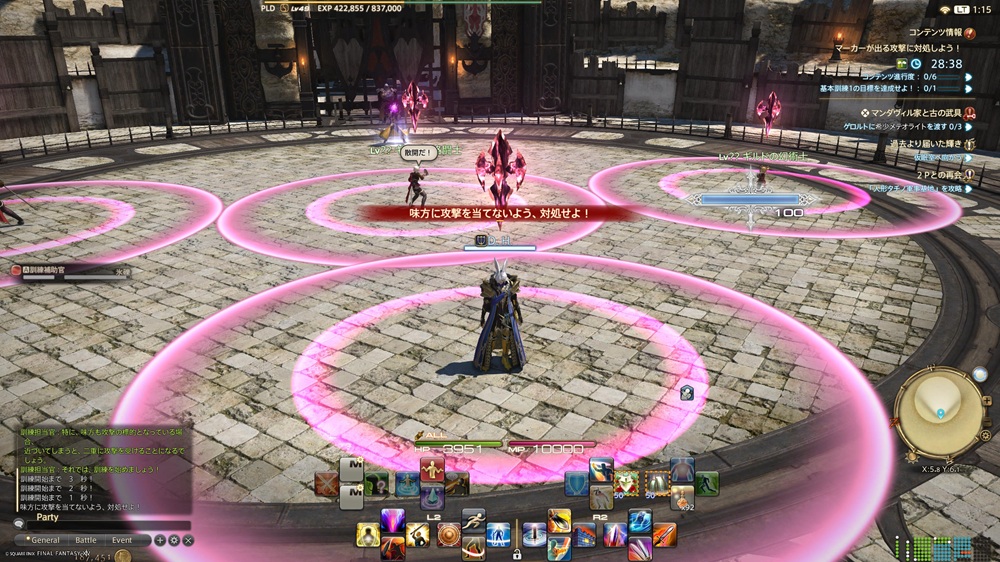Use the round bronze shield ability
Image resolution: width=1000 pixels, height=562 pixels.
coord(449,535)
